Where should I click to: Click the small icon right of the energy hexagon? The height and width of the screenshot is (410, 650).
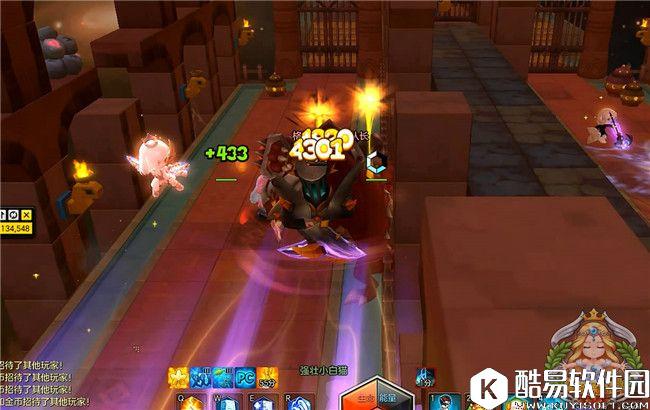point(427,377)
